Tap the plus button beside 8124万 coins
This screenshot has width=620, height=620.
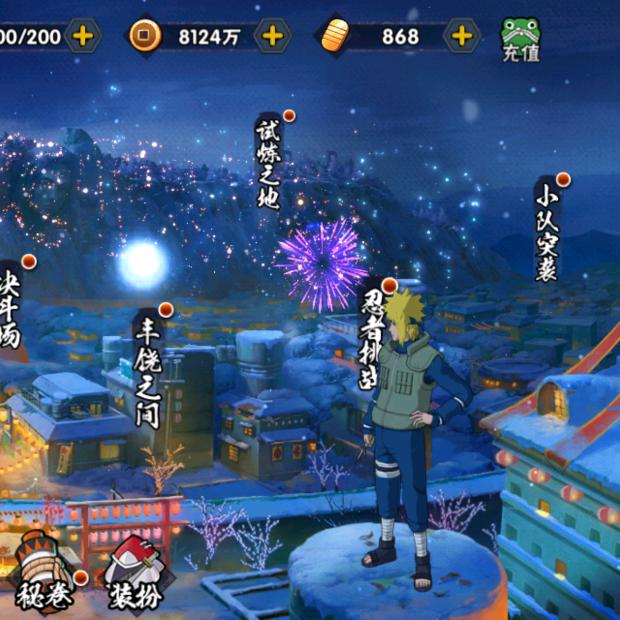click(271, 37)
